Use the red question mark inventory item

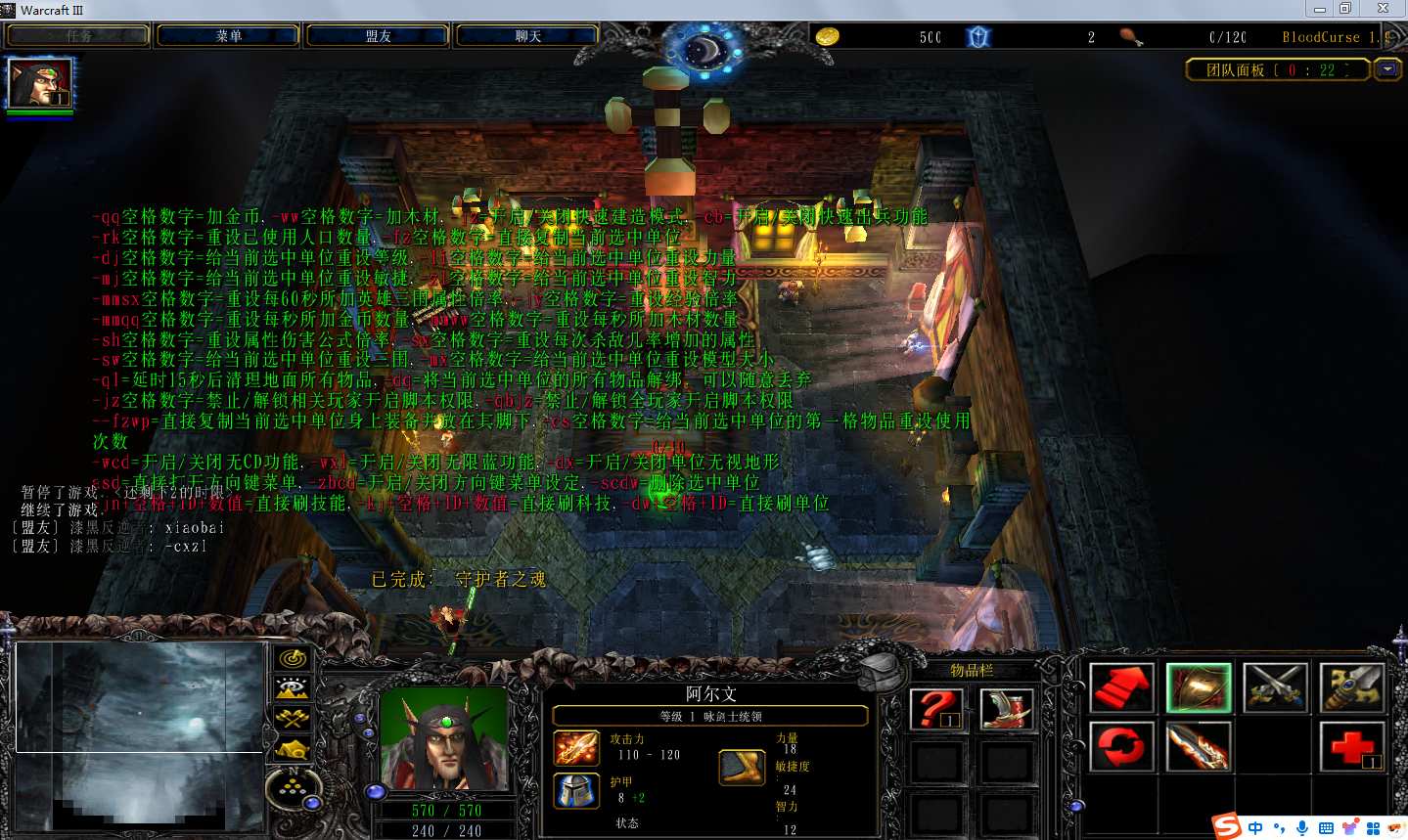pyautogui.click(x=935, y=709)
